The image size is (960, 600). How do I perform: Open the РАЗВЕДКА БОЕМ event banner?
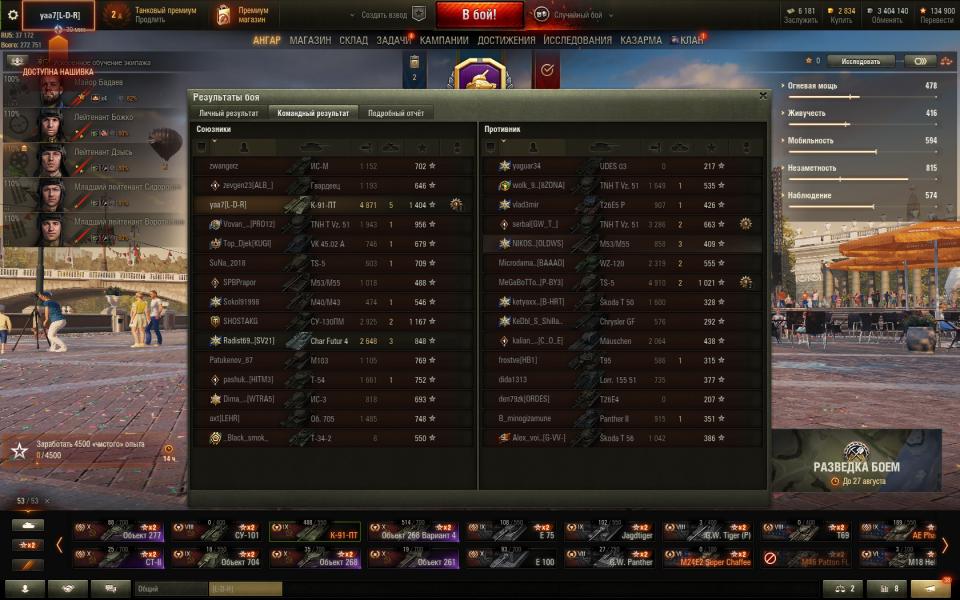856,460
